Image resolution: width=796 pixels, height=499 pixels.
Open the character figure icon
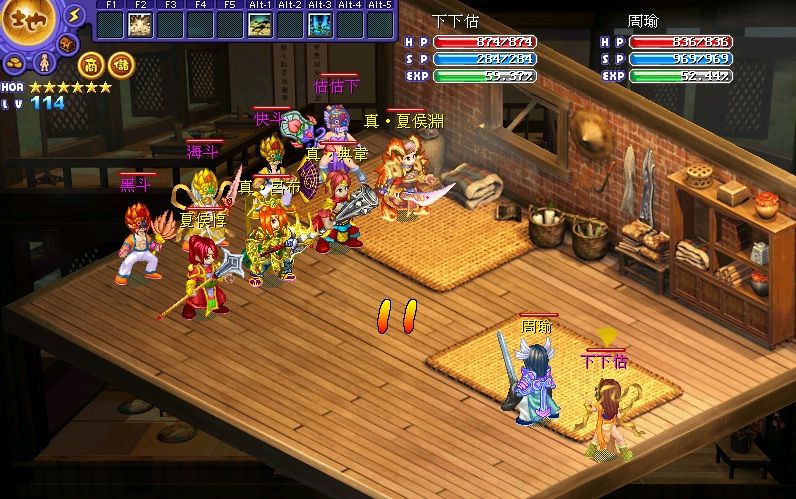(43, 63)
